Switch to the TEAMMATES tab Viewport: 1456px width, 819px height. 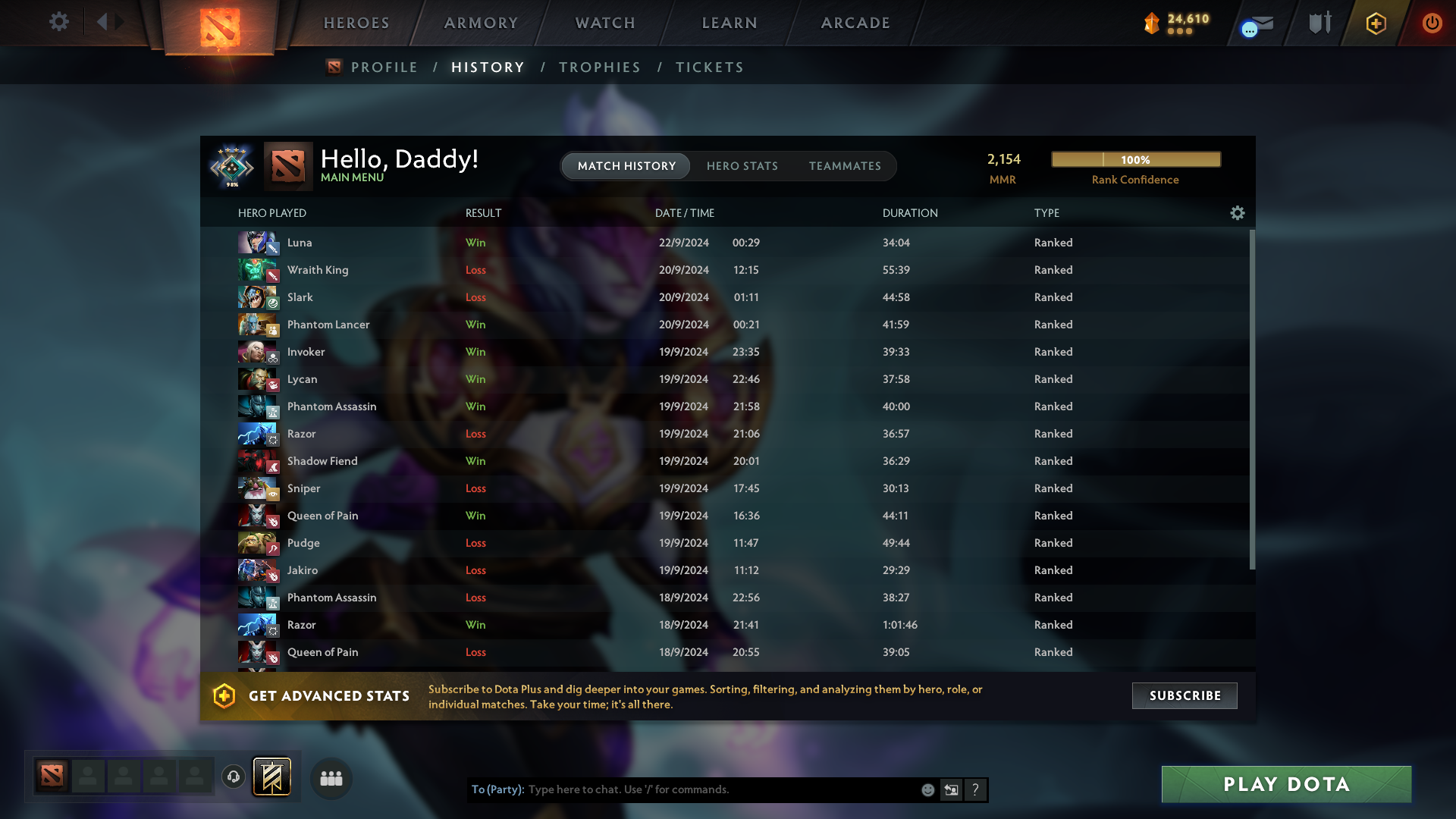click(x=845, y=166)
